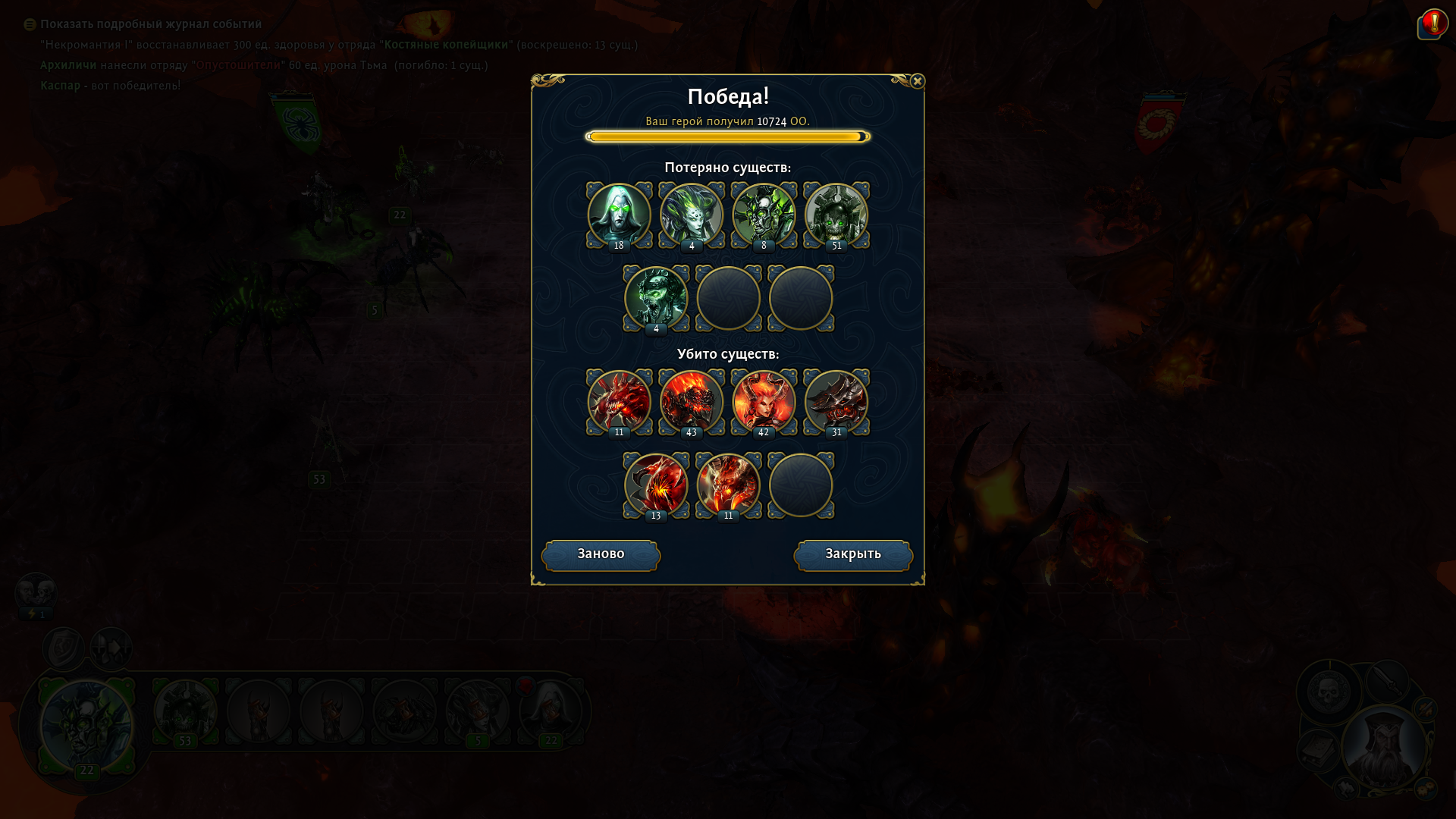
Task: Close the victory dialog with the X
Action: point(917,81)
